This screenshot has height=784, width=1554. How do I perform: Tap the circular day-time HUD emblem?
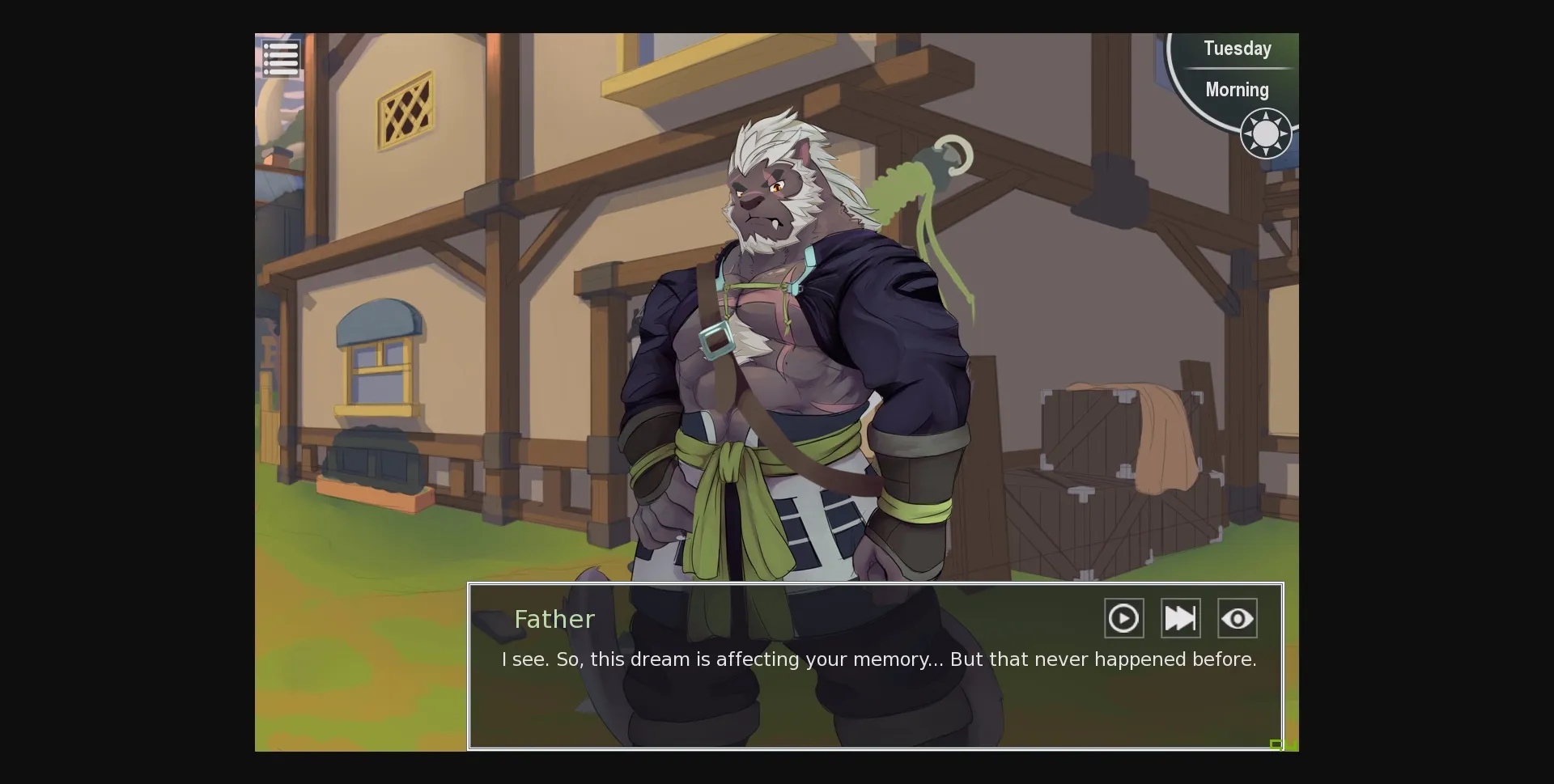click(1238, 89)
